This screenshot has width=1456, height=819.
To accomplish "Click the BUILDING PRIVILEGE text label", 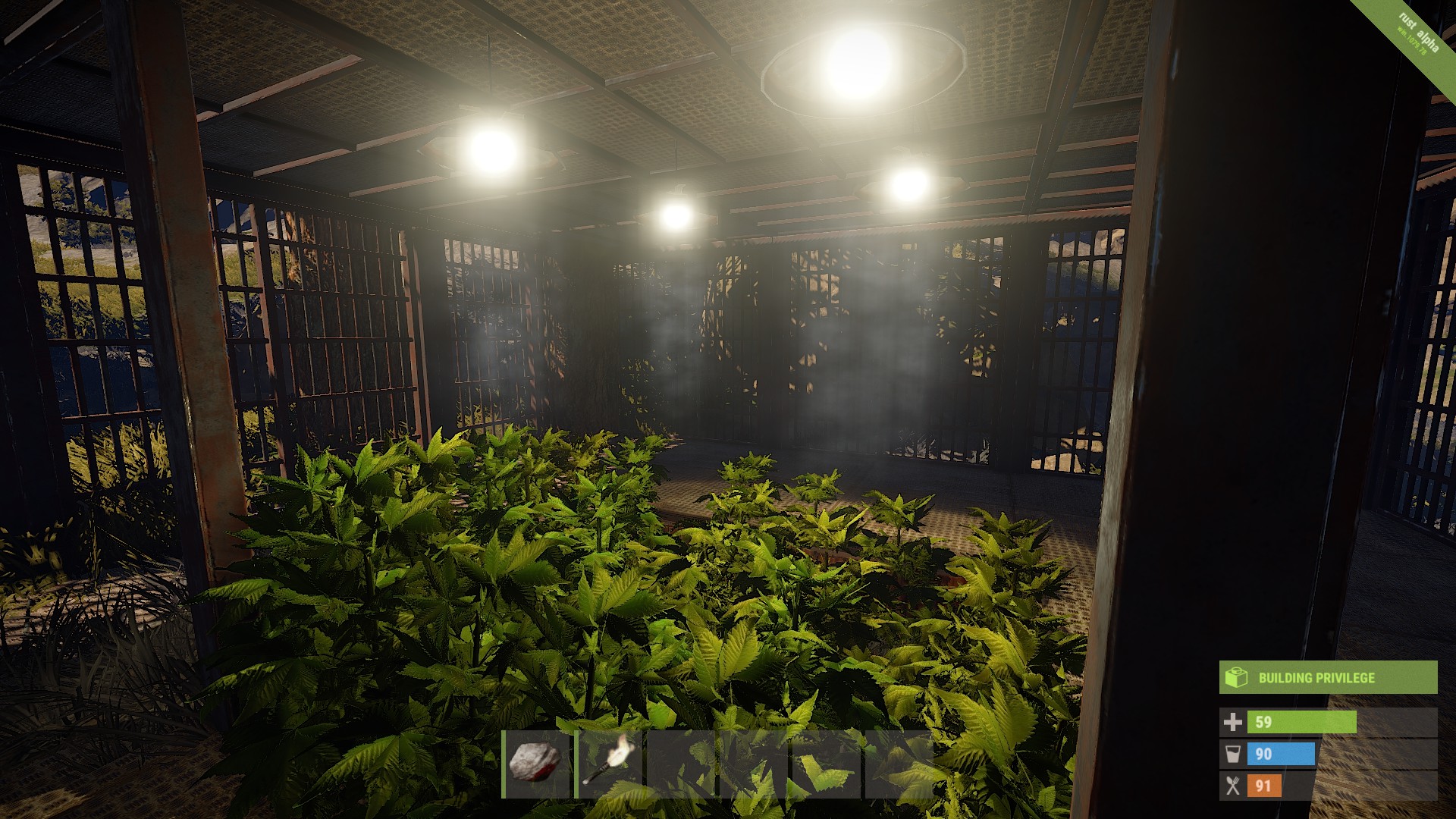I will (1317, 677).
